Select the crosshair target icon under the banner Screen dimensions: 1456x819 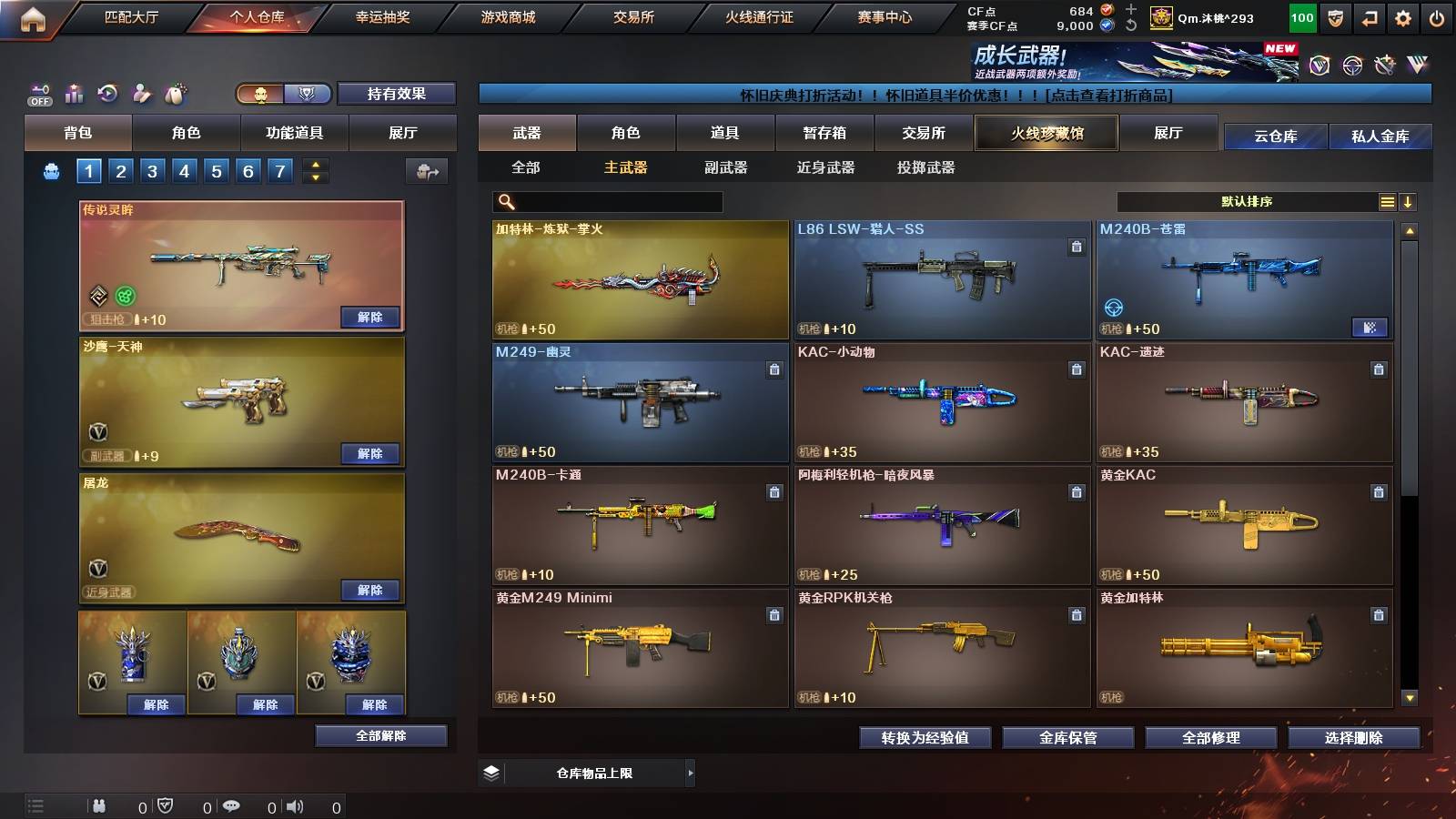(x=1354, y=66)
